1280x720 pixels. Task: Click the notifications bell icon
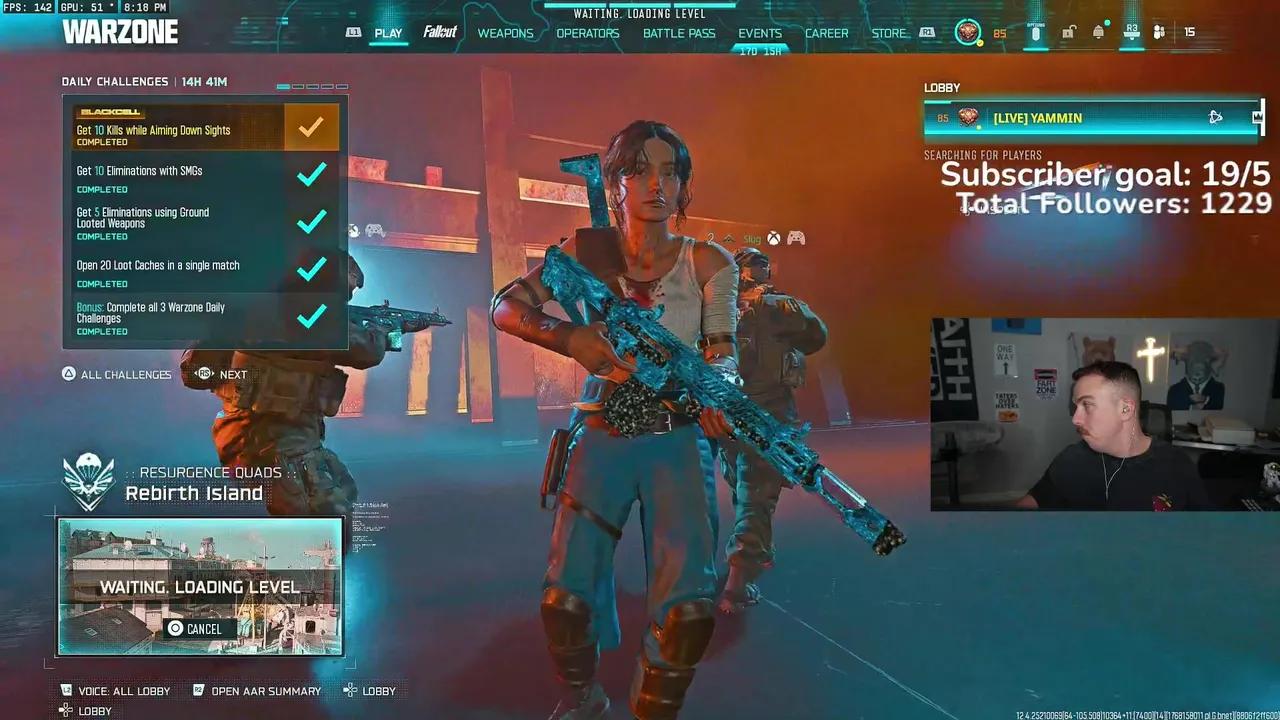(1098, 32)
